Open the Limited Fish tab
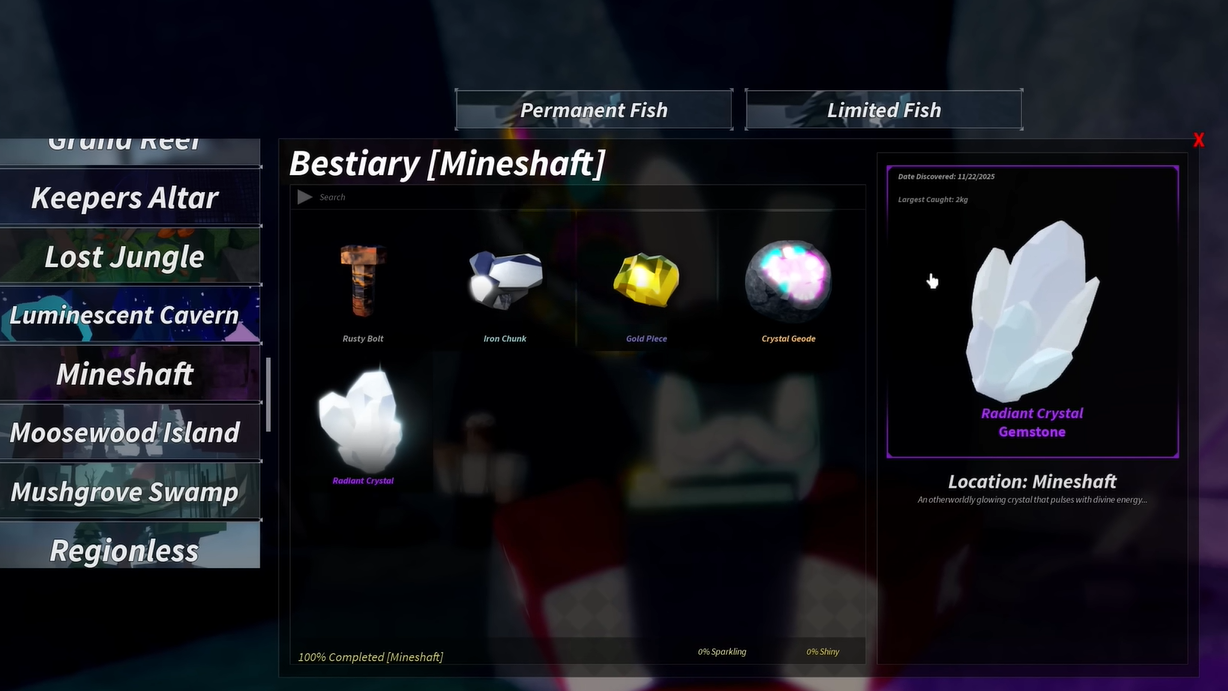The width and height of the screenshot is (1228, 691). [x=883, y=110]
